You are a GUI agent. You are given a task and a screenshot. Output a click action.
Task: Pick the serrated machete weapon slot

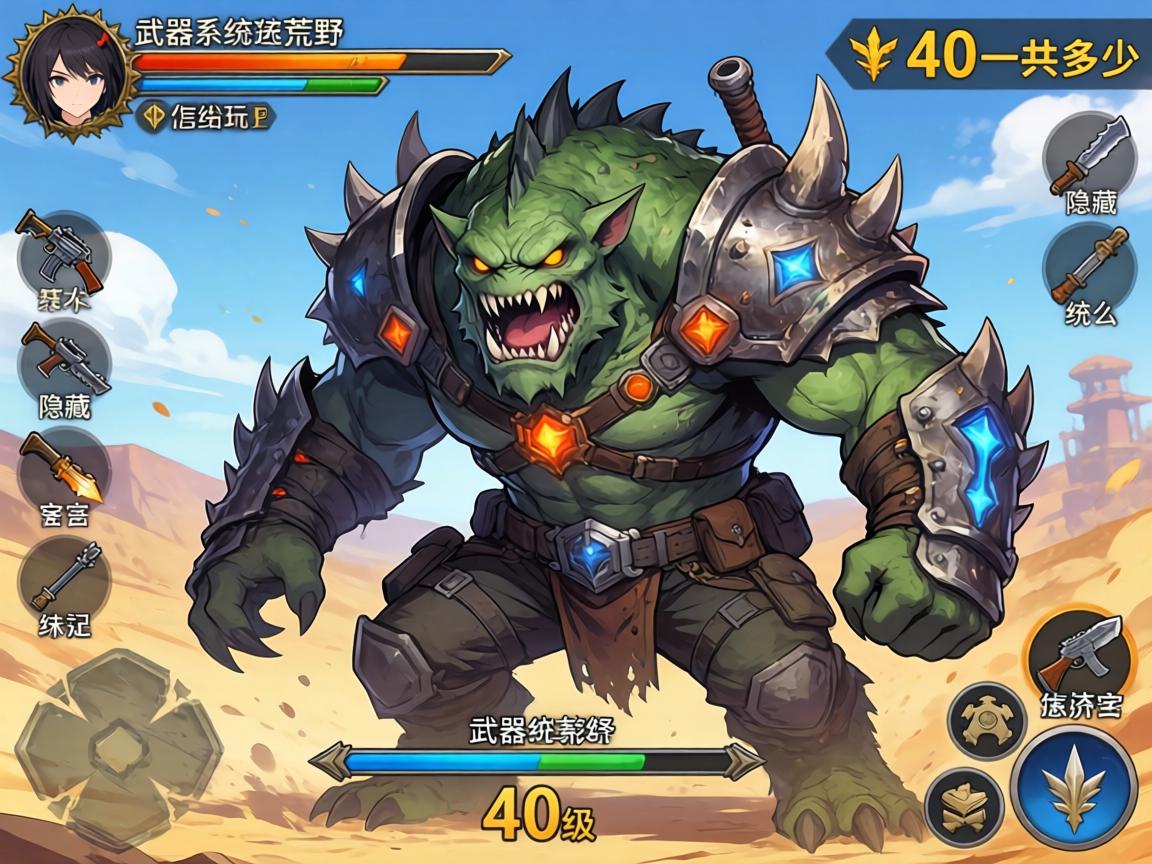pyautogui.click(x=1090, y=156)
